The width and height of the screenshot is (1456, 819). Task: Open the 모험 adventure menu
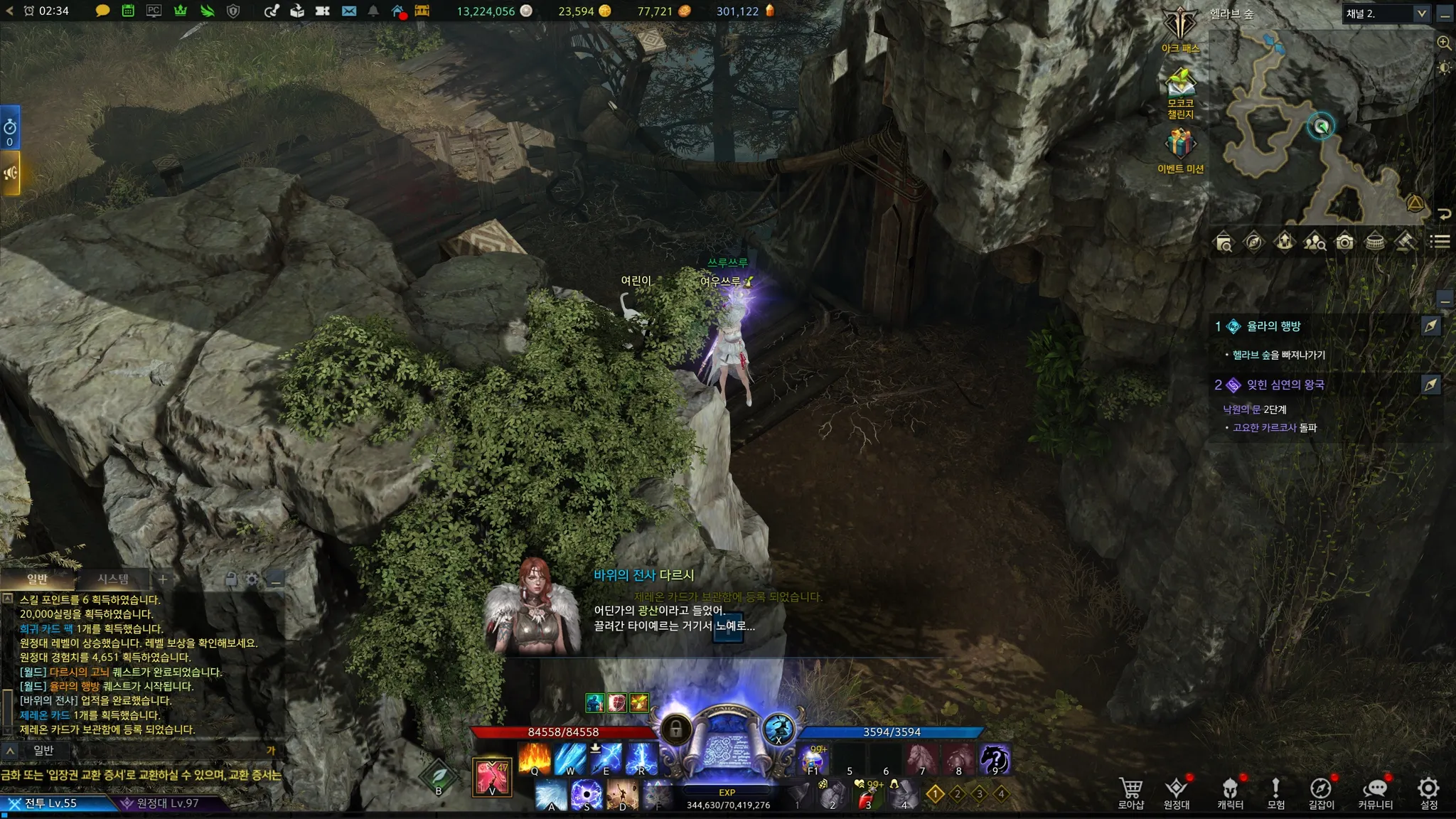[1275, 791]
